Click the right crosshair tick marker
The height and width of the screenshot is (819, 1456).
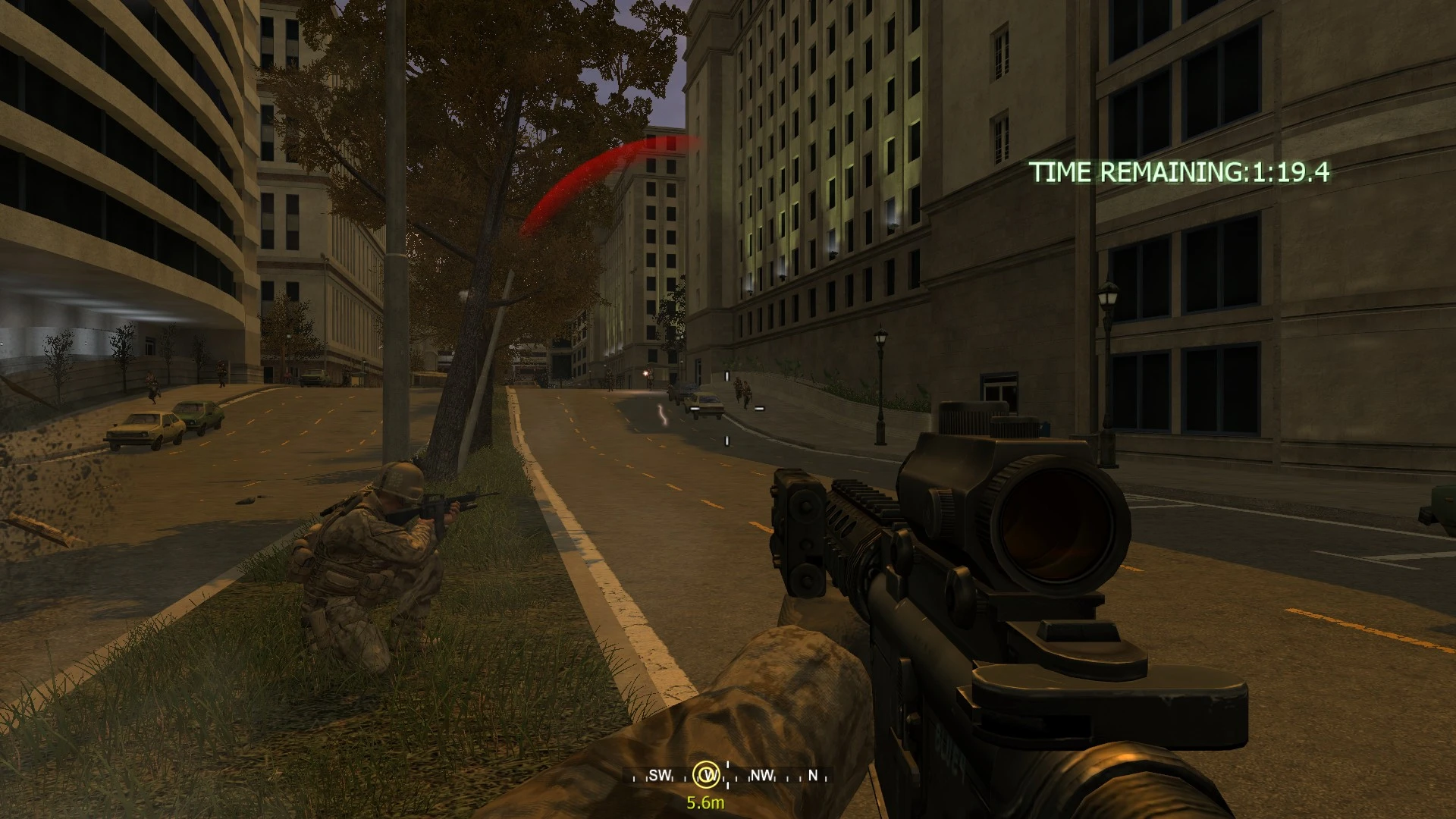[759, 408]
